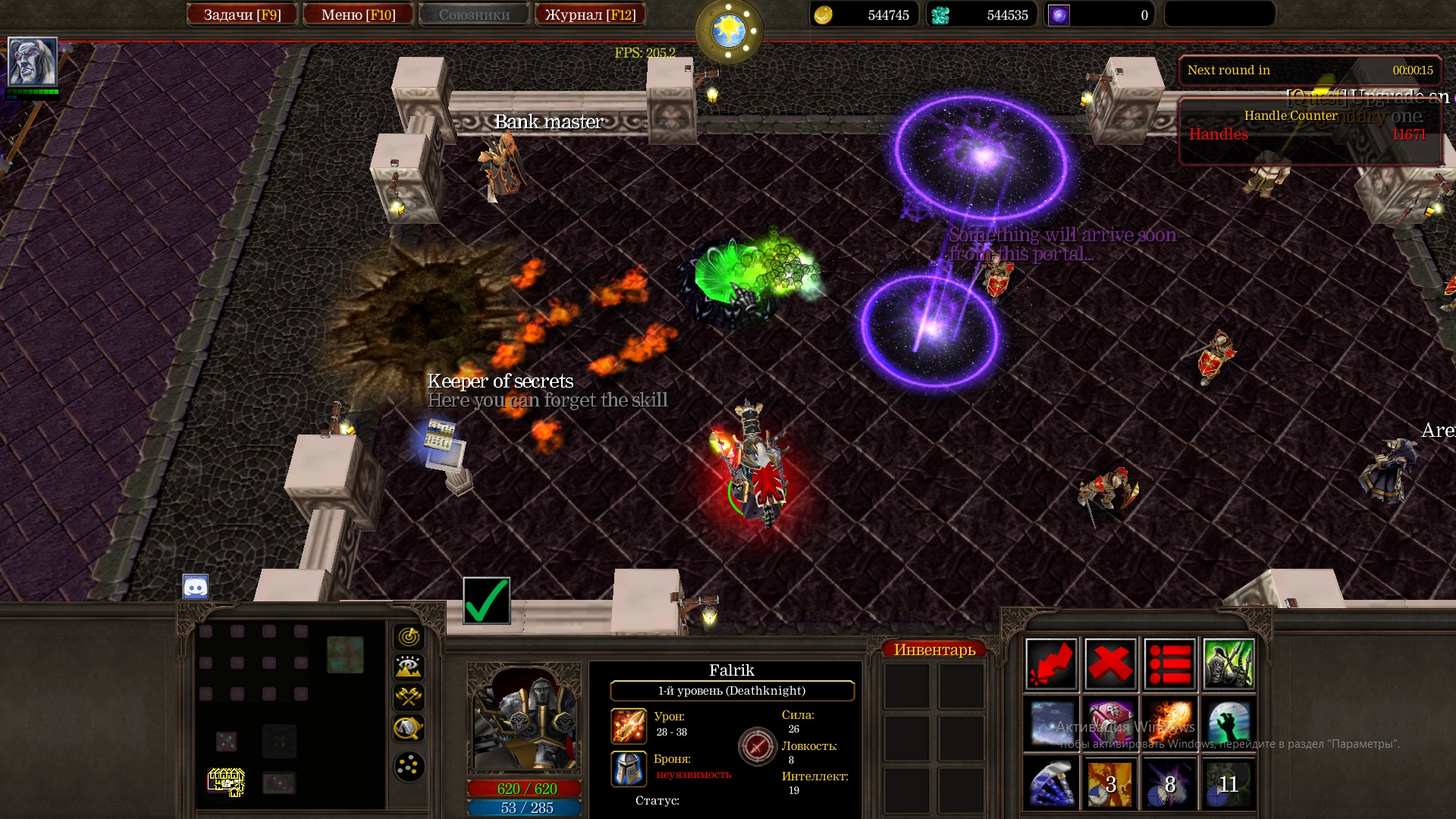This screenshot has width=1456, height=819.
Task: Click the formation dots button
Action: 409,766
